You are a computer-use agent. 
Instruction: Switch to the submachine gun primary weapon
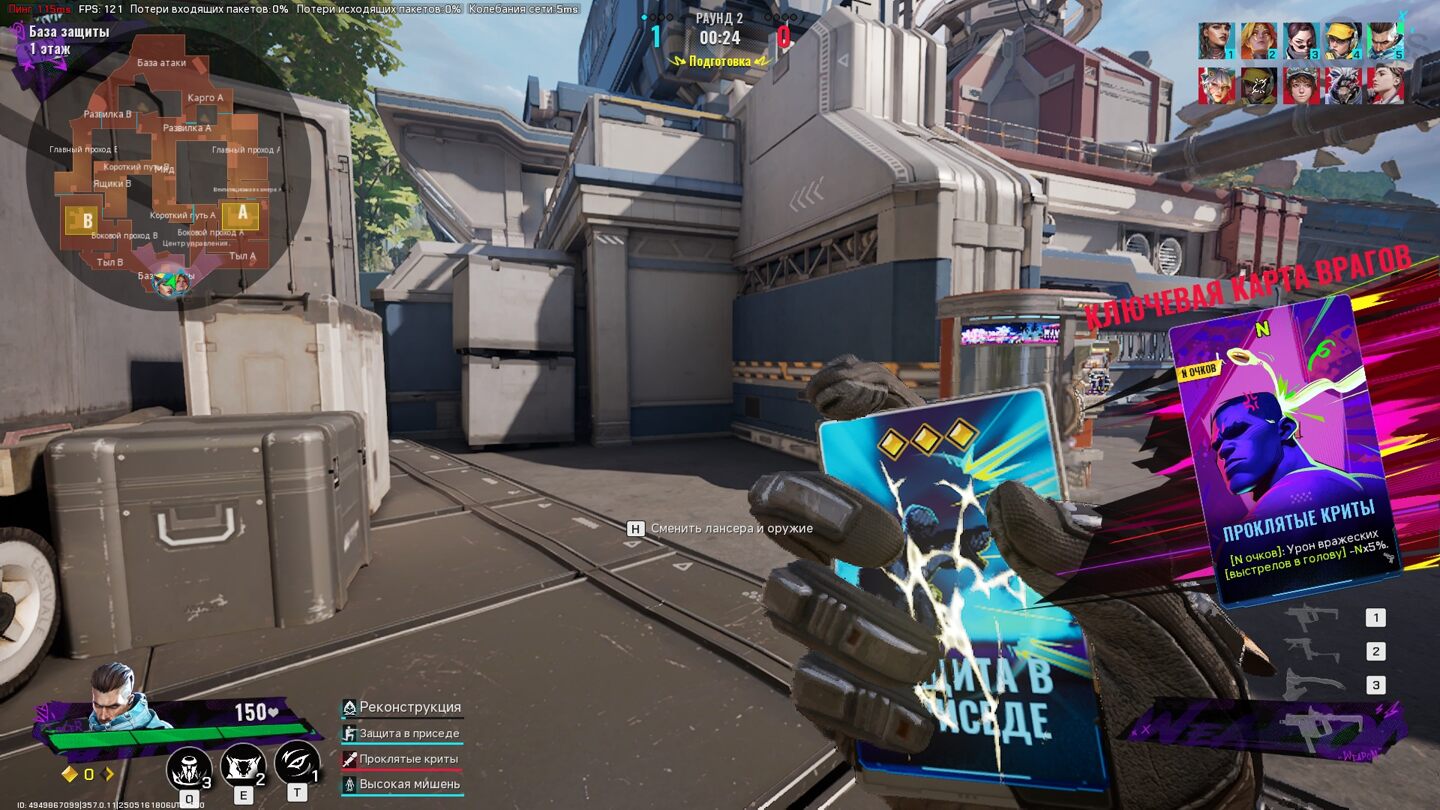click(x=1312, y=618)
